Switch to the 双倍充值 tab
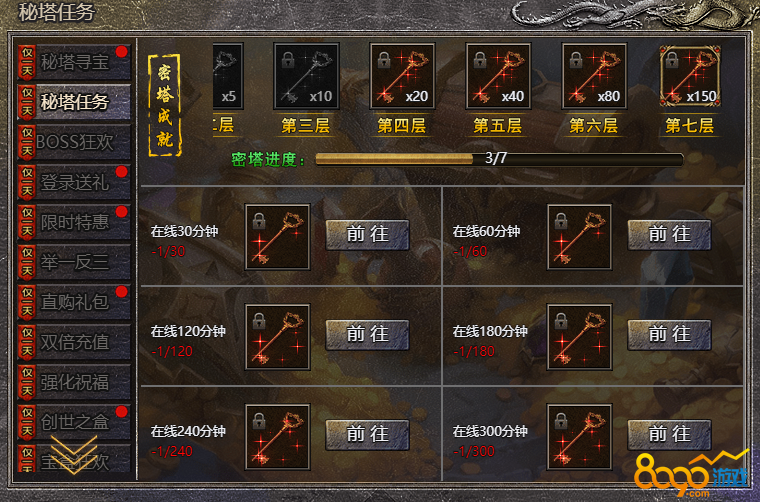This screenshot has width=760, height=502. (x=74, y=342)
